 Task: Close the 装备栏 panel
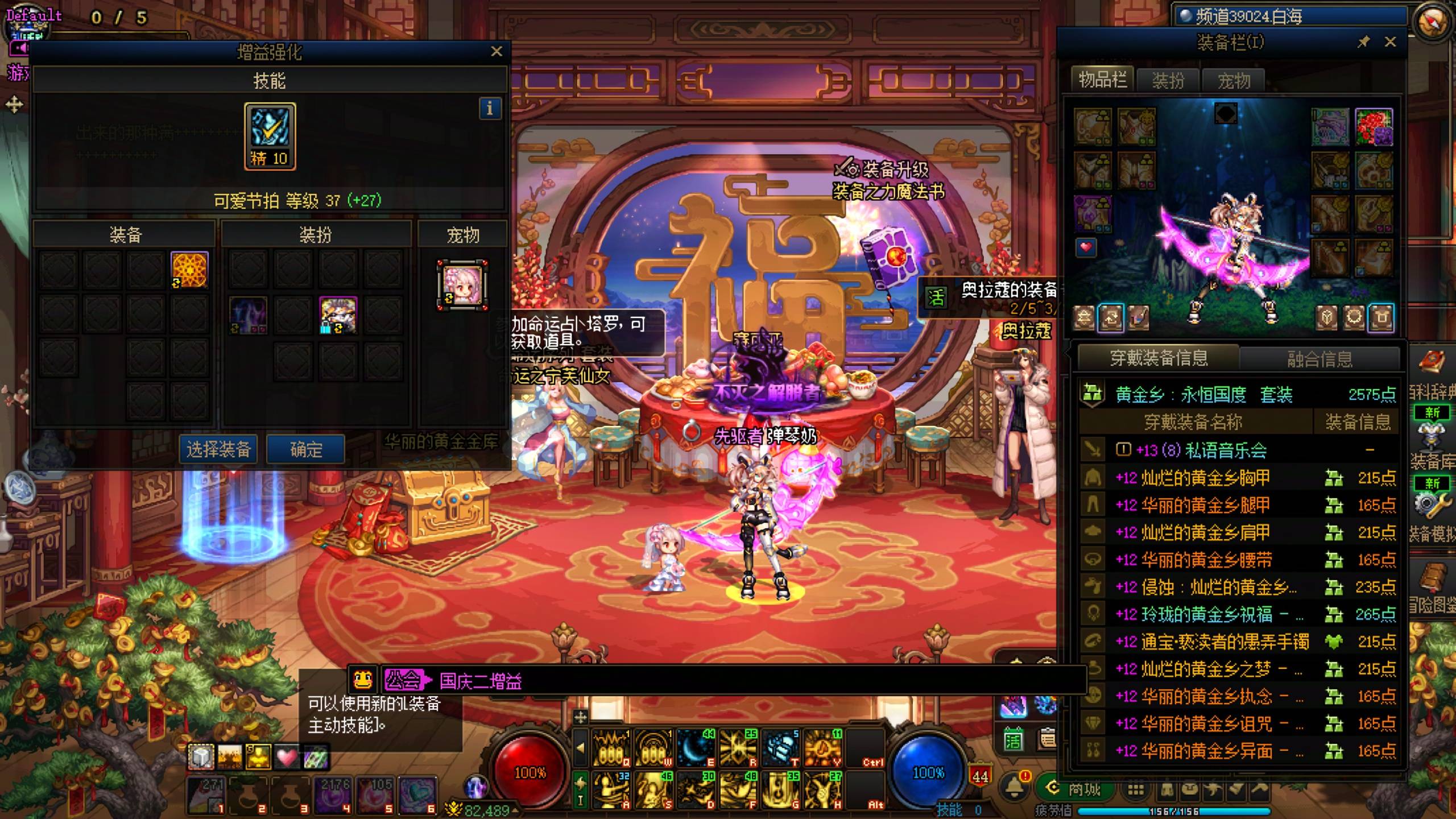(1390, 42)
